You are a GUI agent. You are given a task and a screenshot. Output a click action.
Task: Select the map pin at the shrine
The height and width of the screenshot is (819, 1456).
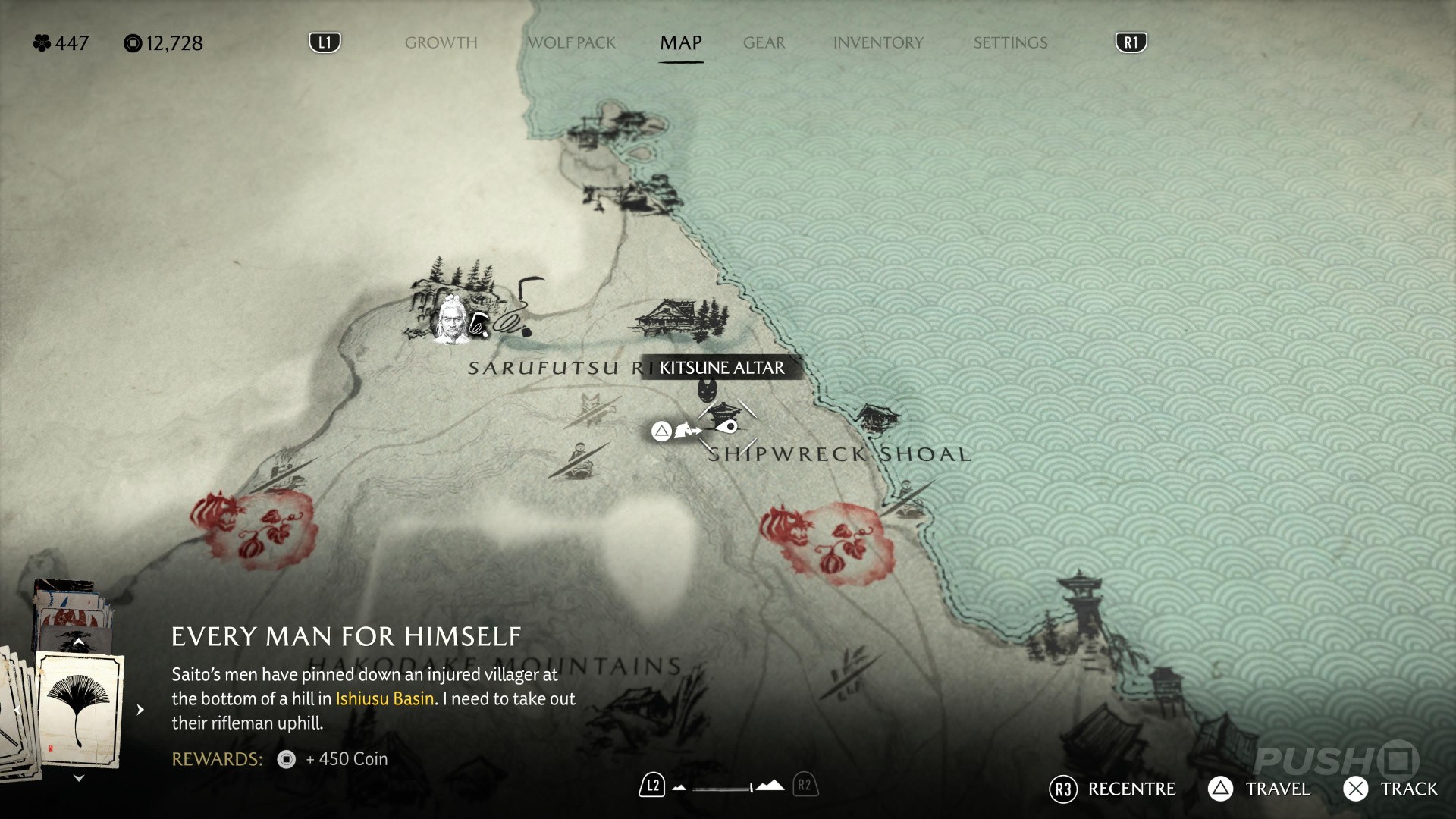730,427
